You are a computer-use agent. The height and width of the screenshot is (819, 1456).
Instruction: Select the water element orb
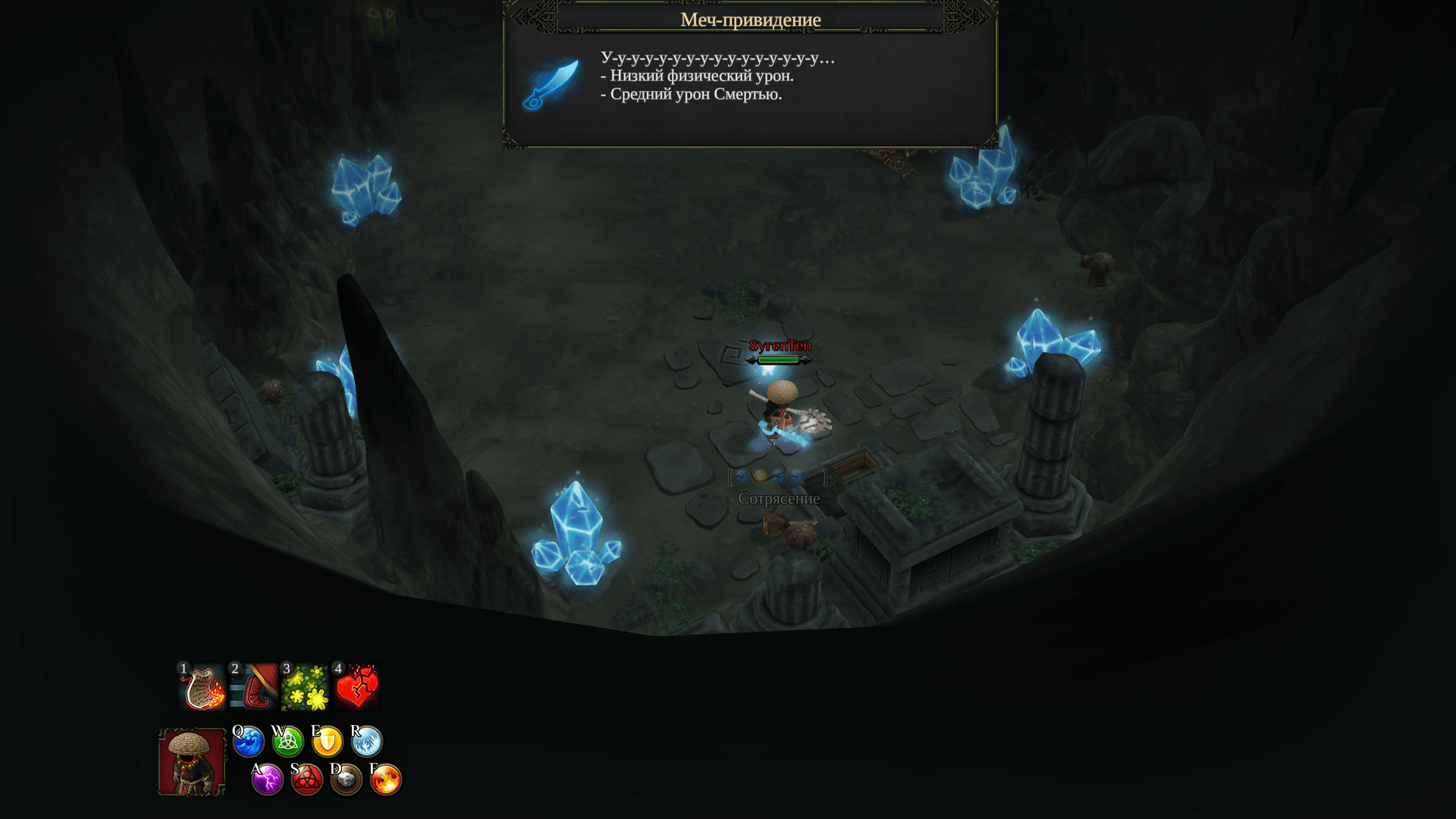click(x=249, y=742)
